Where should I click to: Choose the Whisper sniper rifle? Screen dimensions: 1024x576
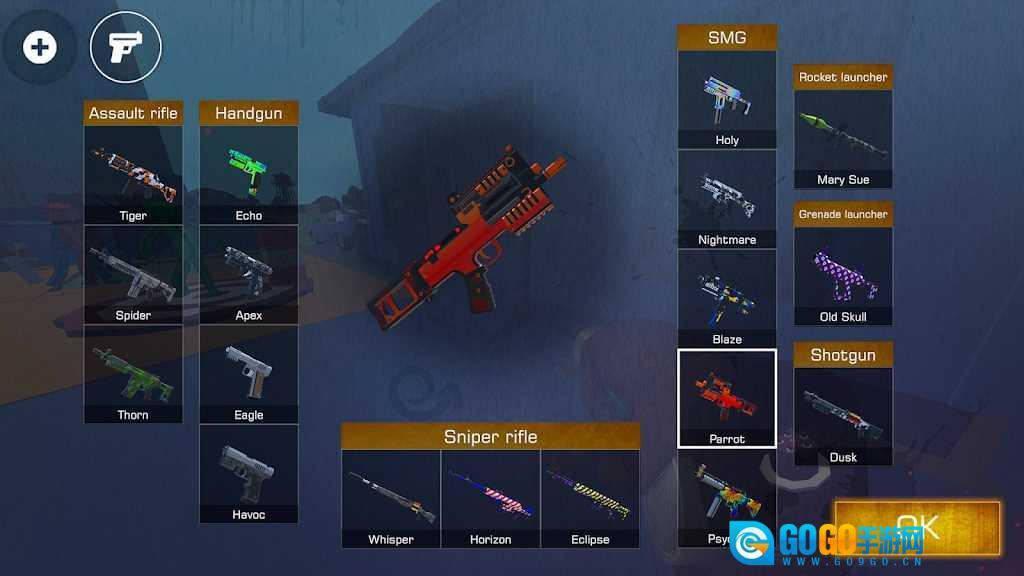[x=391, y=498]
